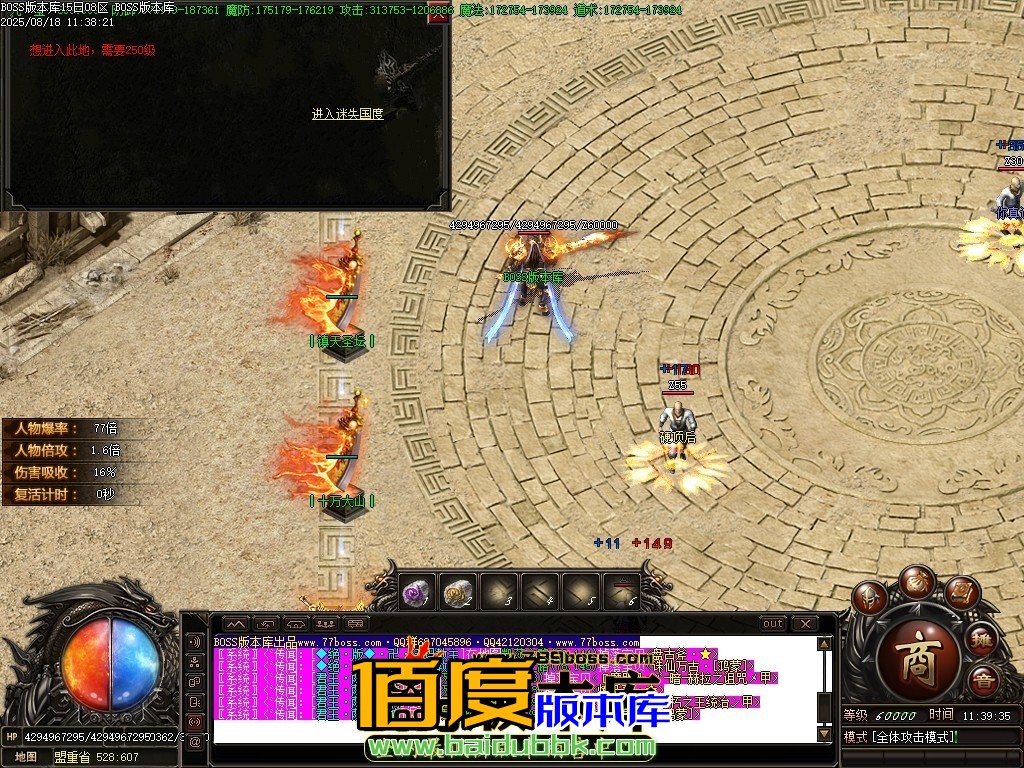Toggle the sound-wave chat channel button
The width and height of the screenshot is (1024, 768).
point(194,641)
